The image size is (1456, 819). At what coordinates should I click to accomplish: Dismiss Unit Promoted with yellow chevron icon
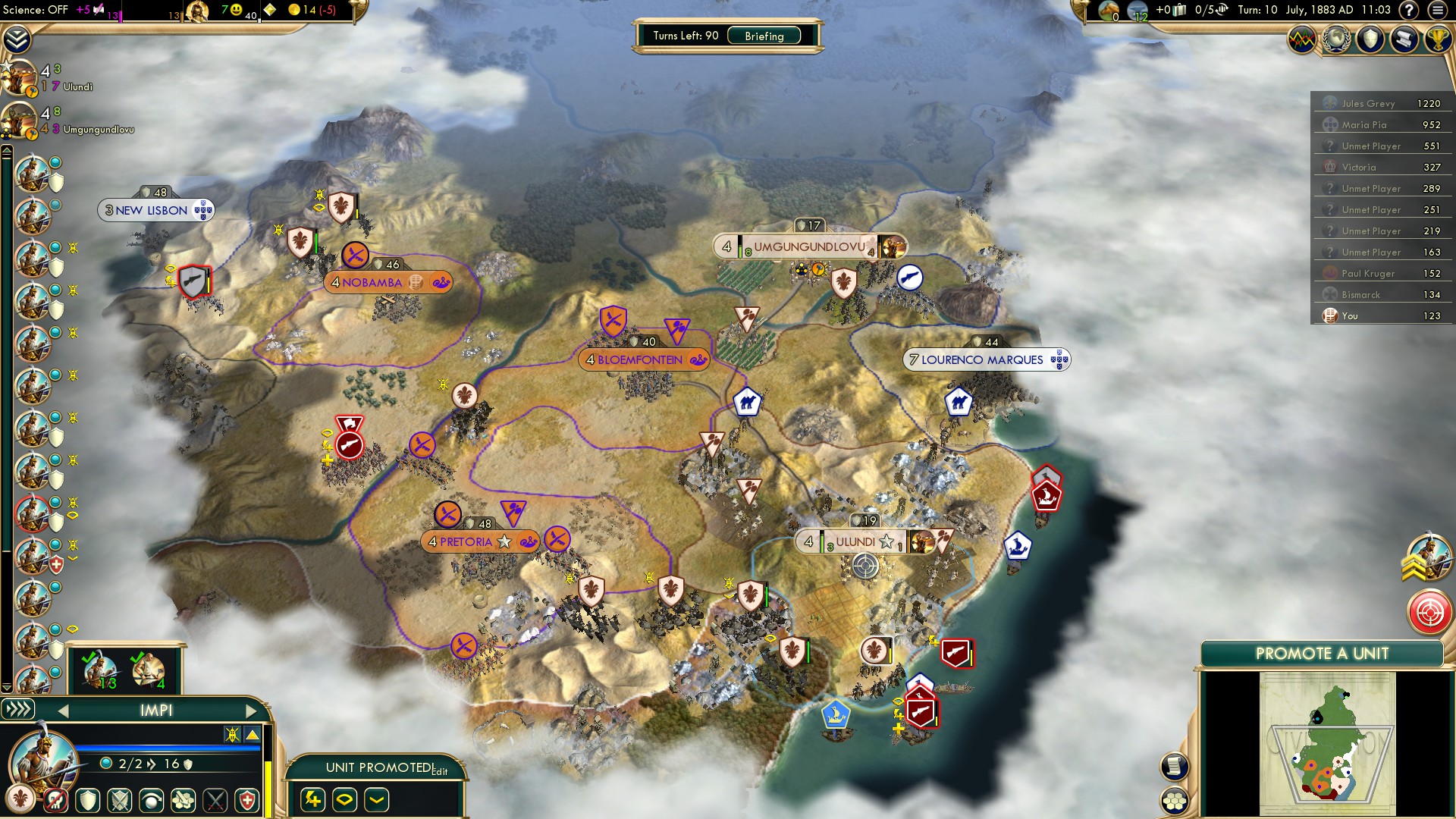click(376, 801)
